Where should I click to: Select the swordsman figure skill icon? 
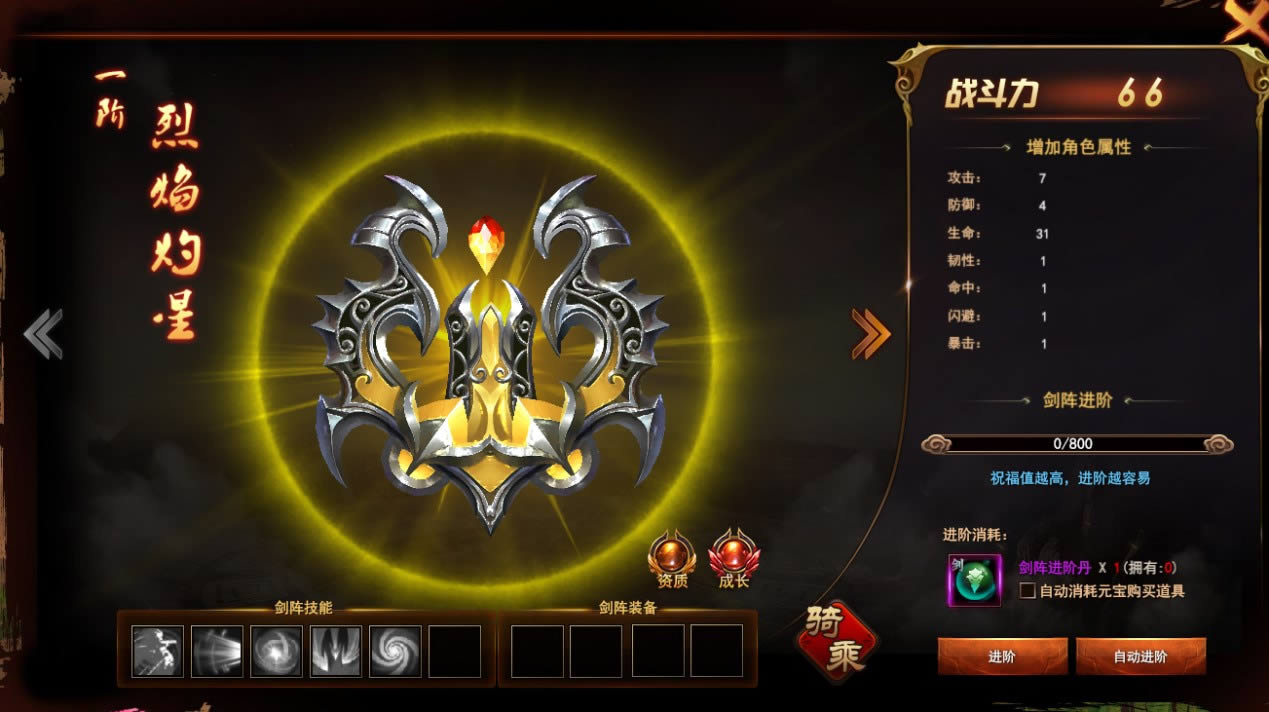[x=158, y=651]
